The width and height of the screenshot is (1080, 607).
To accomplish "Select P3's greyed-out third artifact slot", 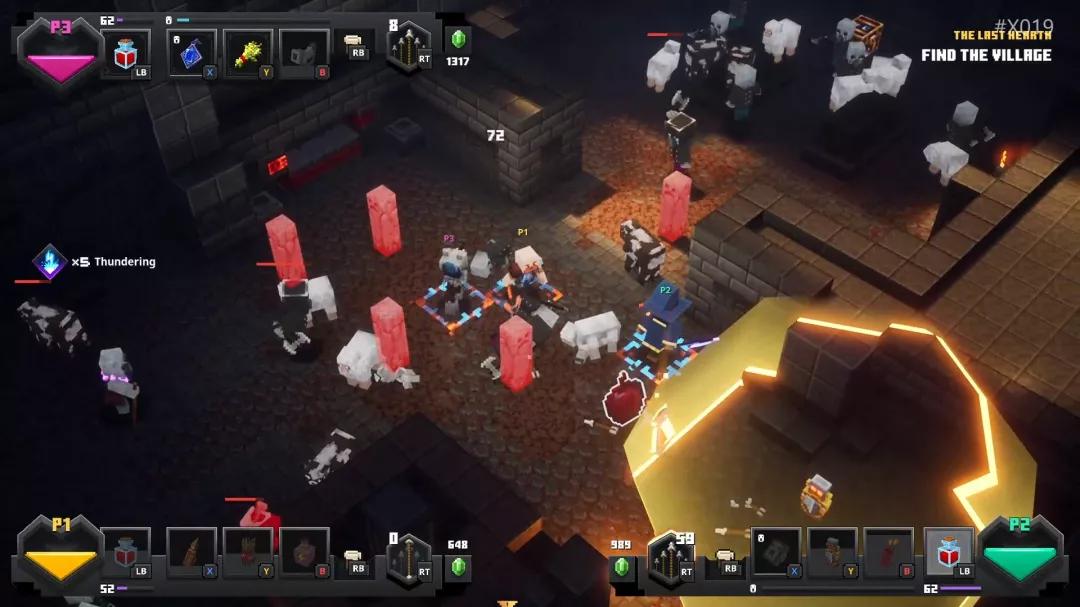I will click(x=304, y=53).
